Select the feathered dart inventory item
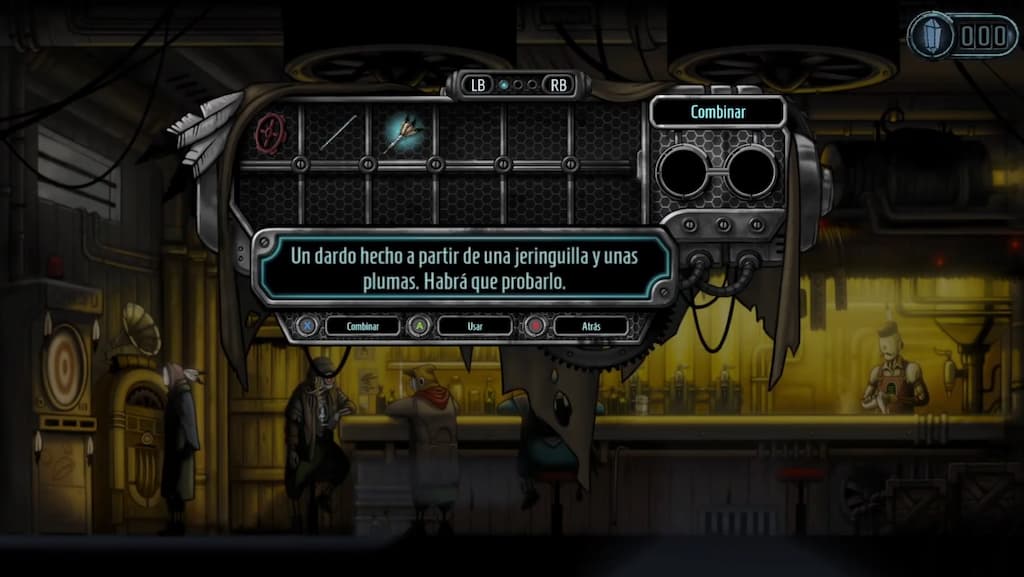 point(403,132)
